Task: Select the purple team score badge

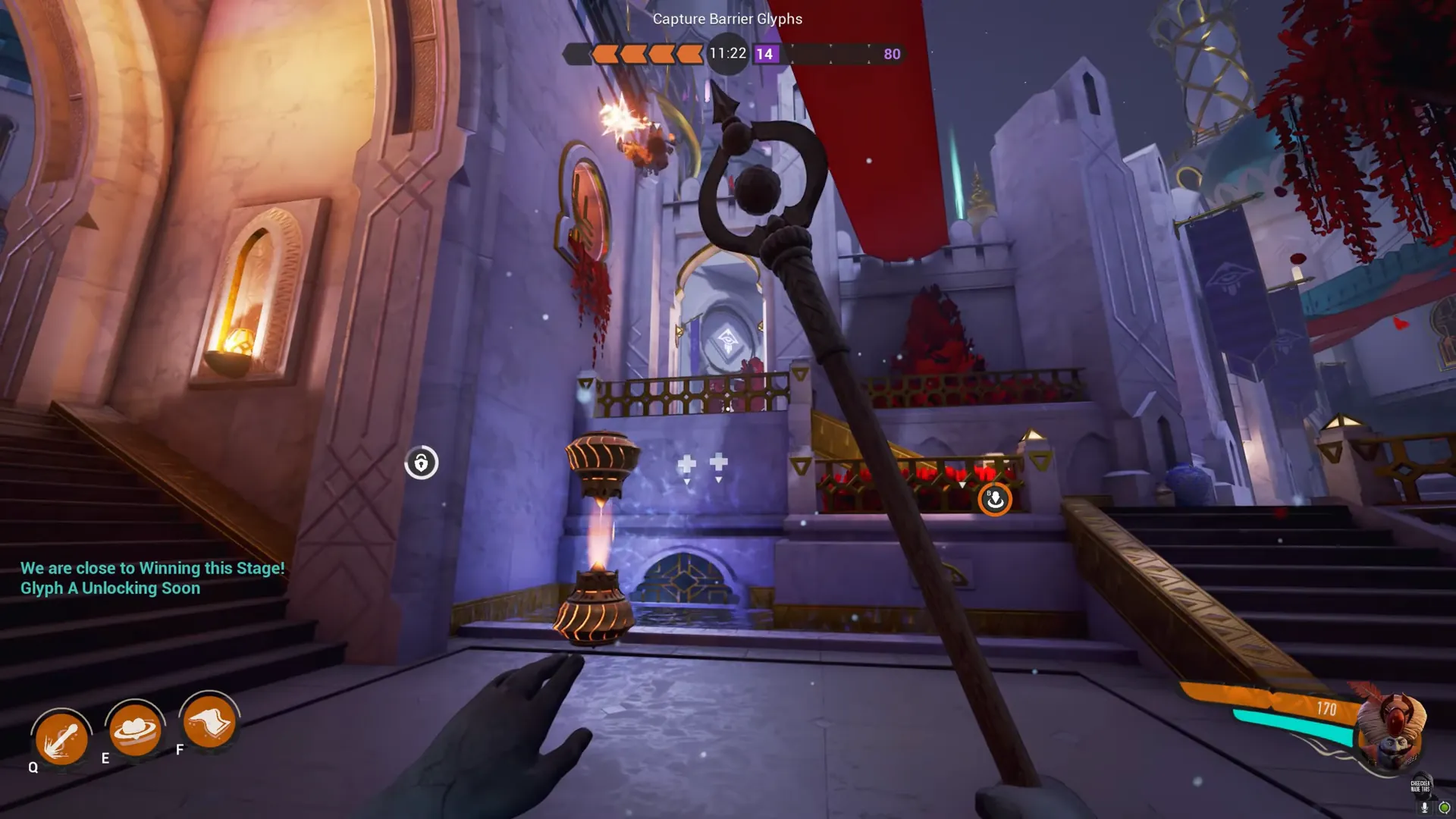Action: (x=764, y=54)
